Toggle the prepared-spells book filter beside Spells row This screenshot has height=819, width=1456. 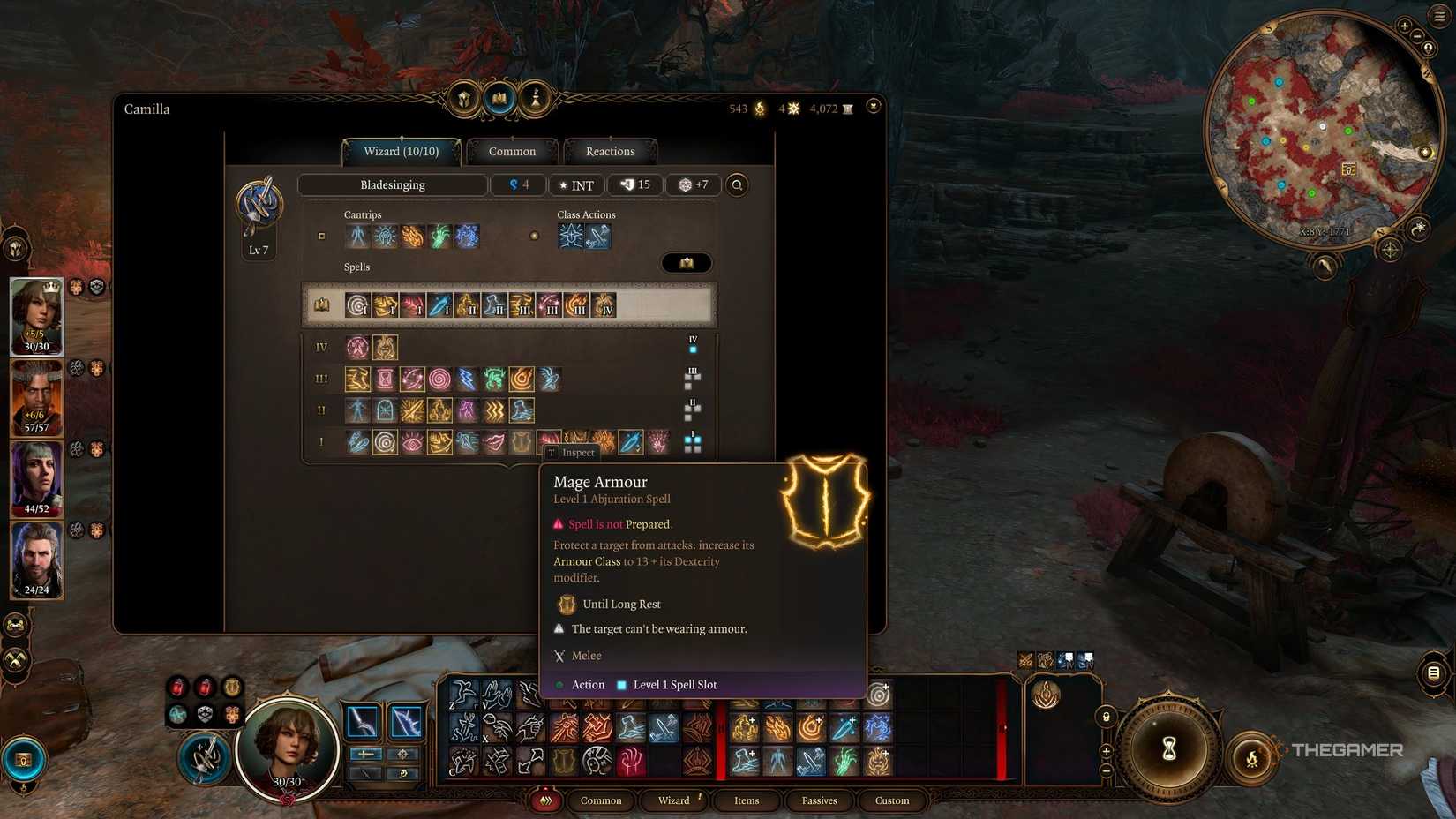(x=687, y=262)
